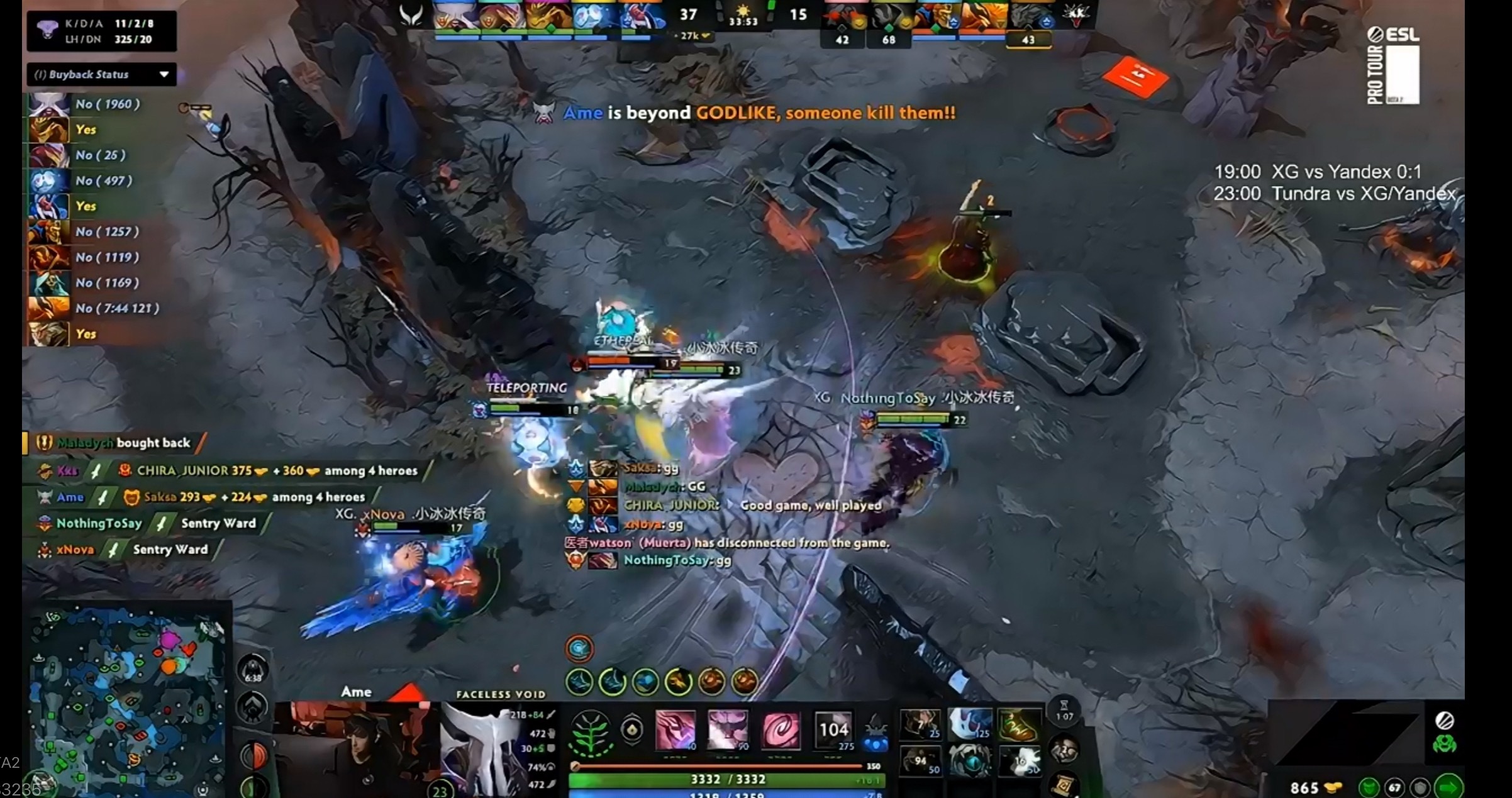Toggle the day-night indicator at top center
This screenshot has width=1512, height=798.
coord(742,11)
